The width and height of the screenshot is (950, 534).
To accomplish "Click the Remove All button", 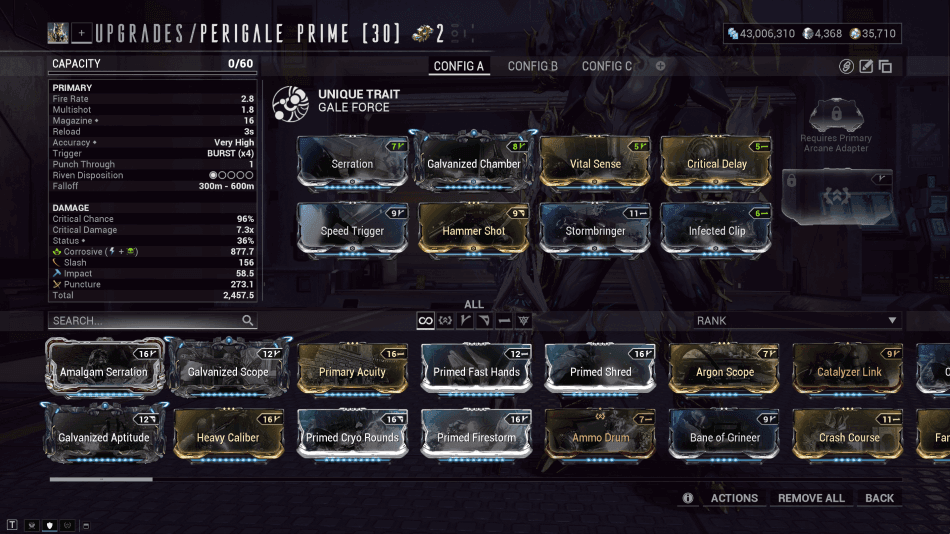I will point(811,498).
